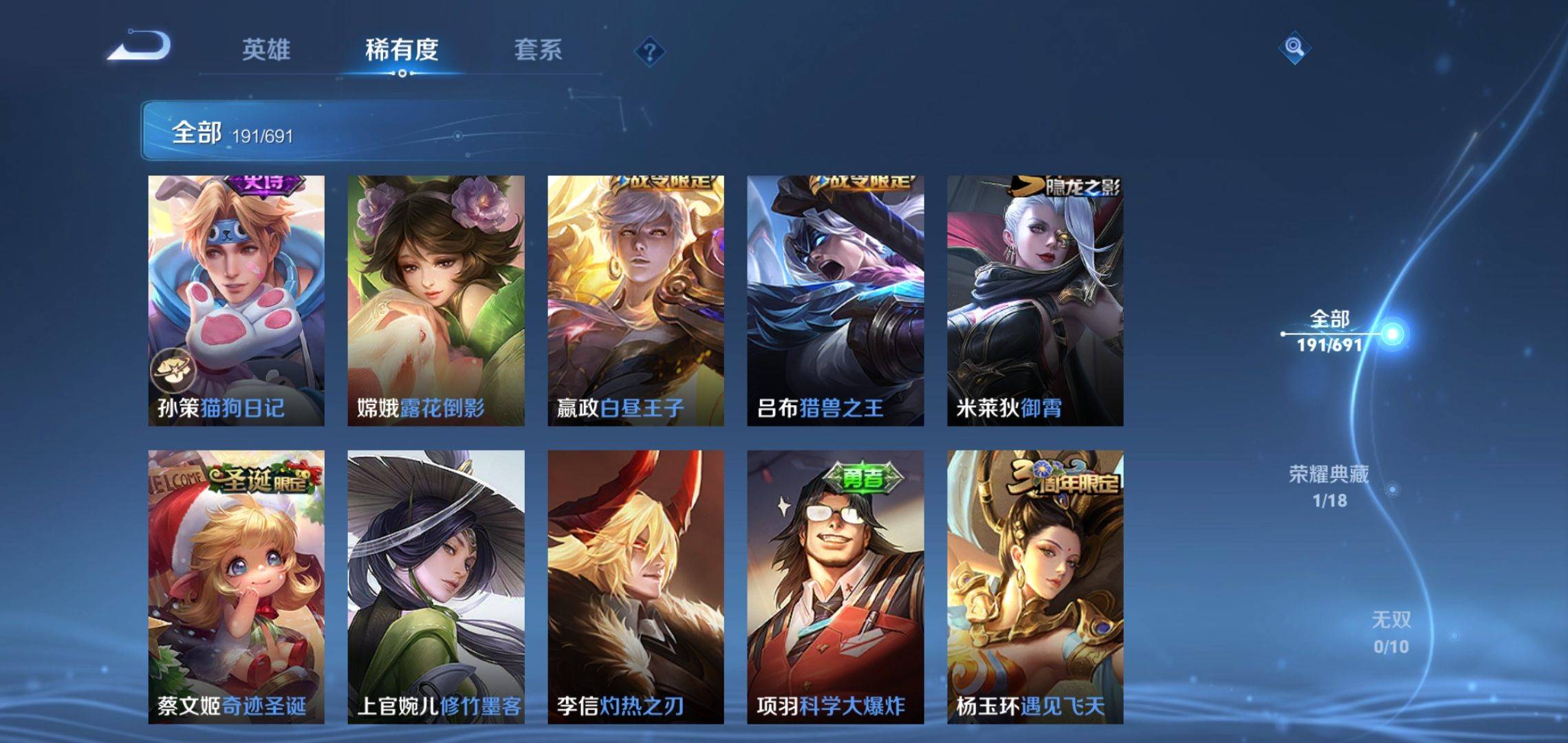This screenshot has width=1568, height=743.
Task: Select the 嫦娥 露花倒影 skin card
Action: point(435,301)
